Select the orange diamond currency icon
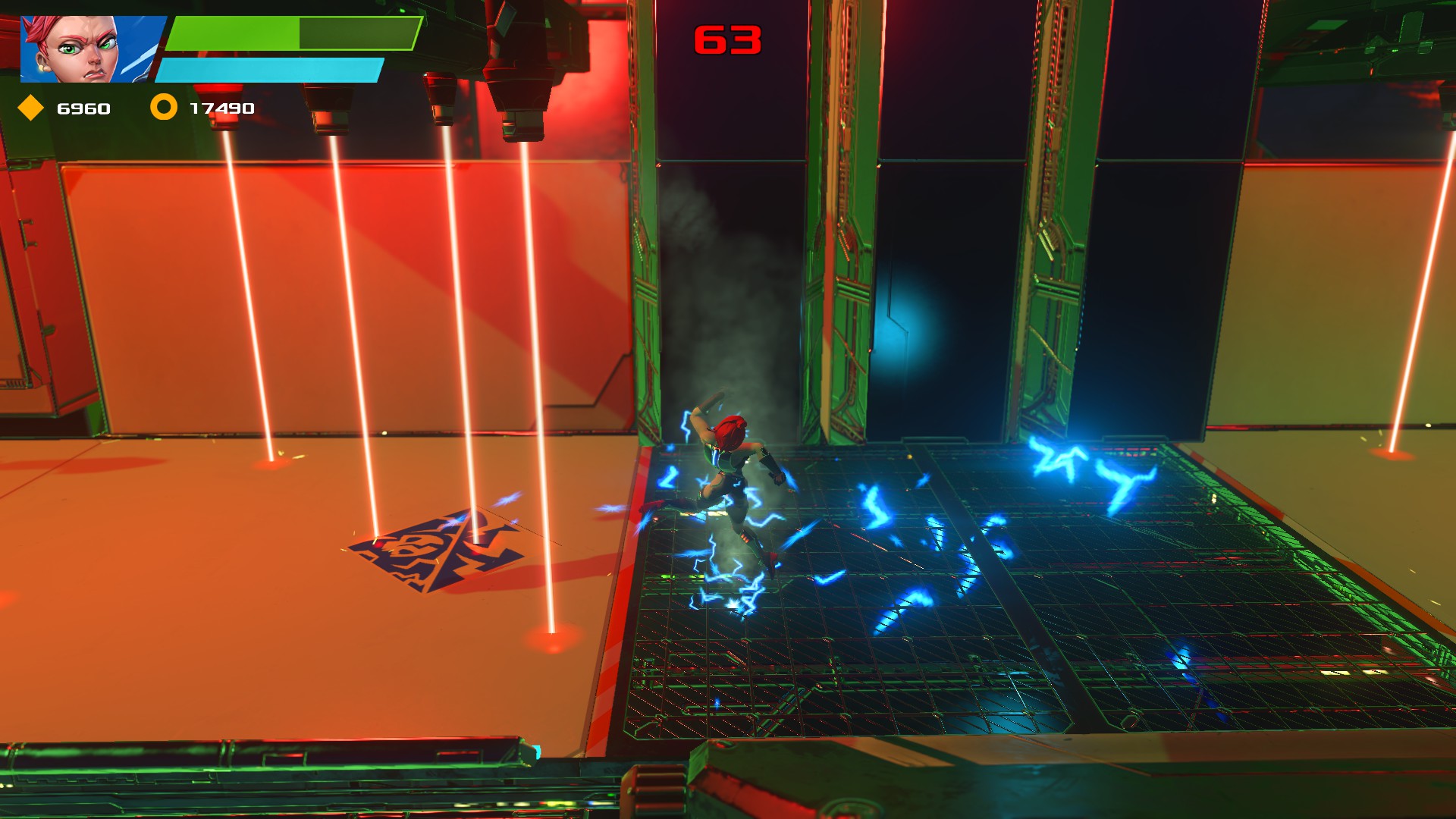The height and width of the screenshot is (819, 1456). tap(31, 108)
